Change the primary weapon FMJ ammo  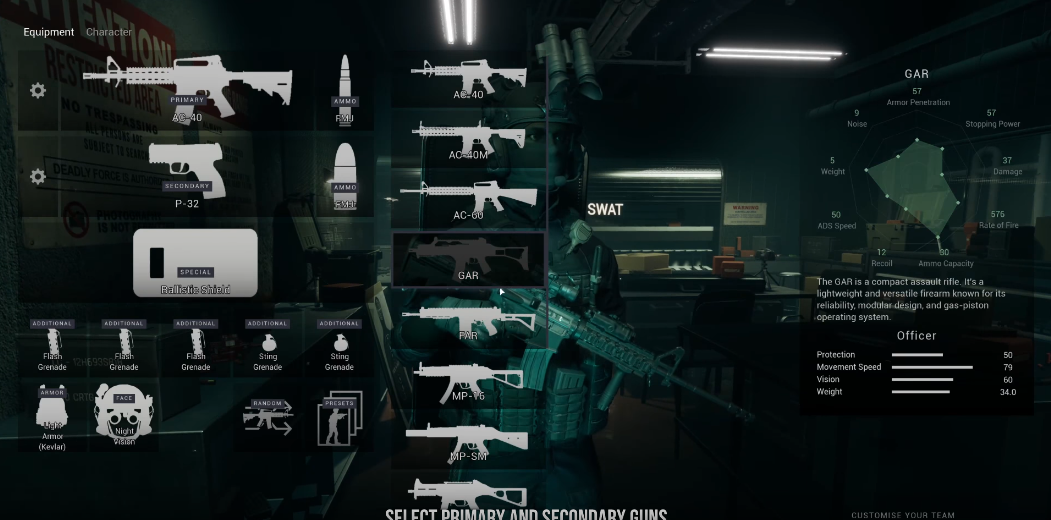tap(345, 88)
